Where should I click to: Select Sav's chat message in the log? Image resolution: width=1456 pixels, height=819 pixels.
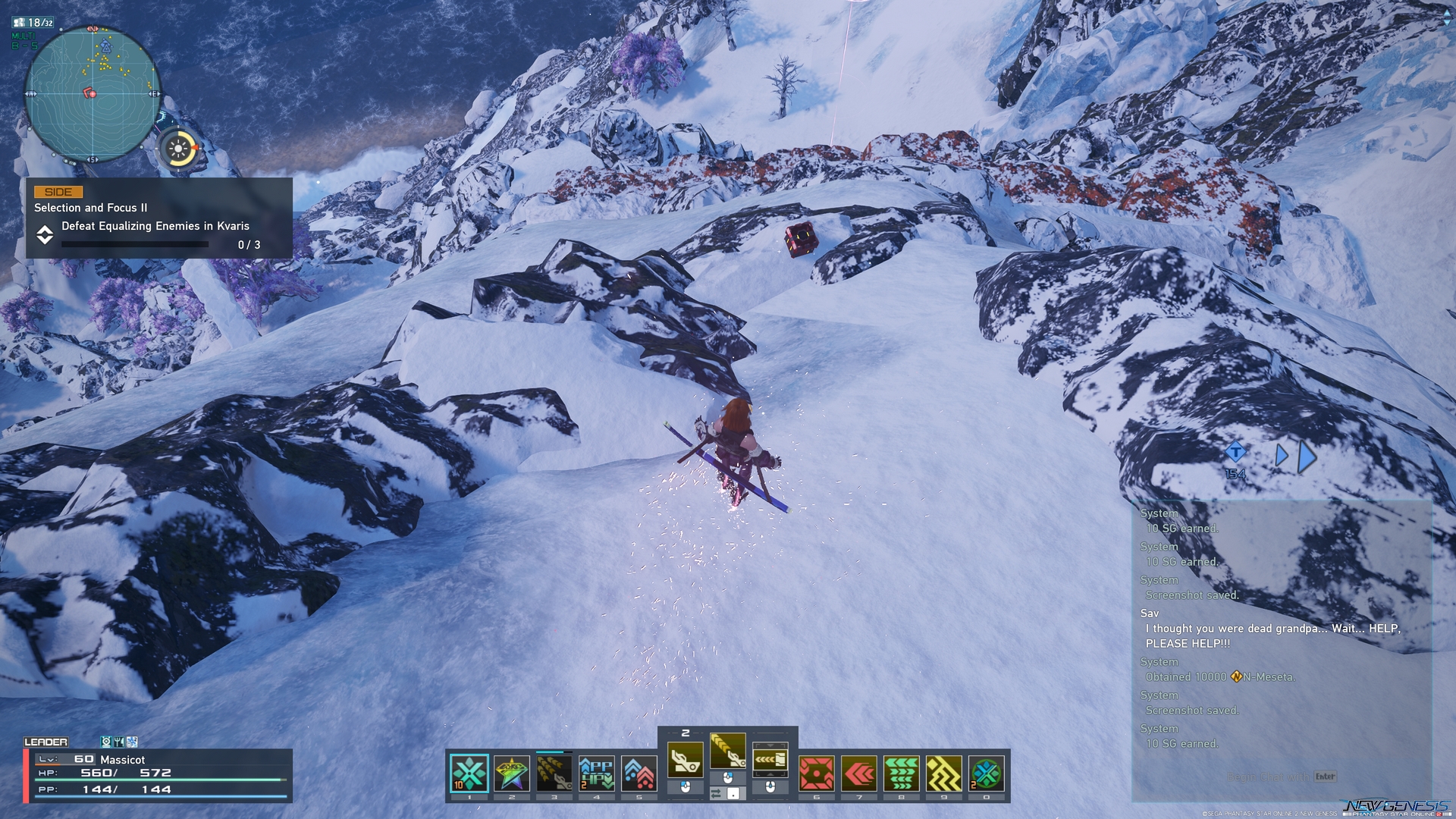1272,629
